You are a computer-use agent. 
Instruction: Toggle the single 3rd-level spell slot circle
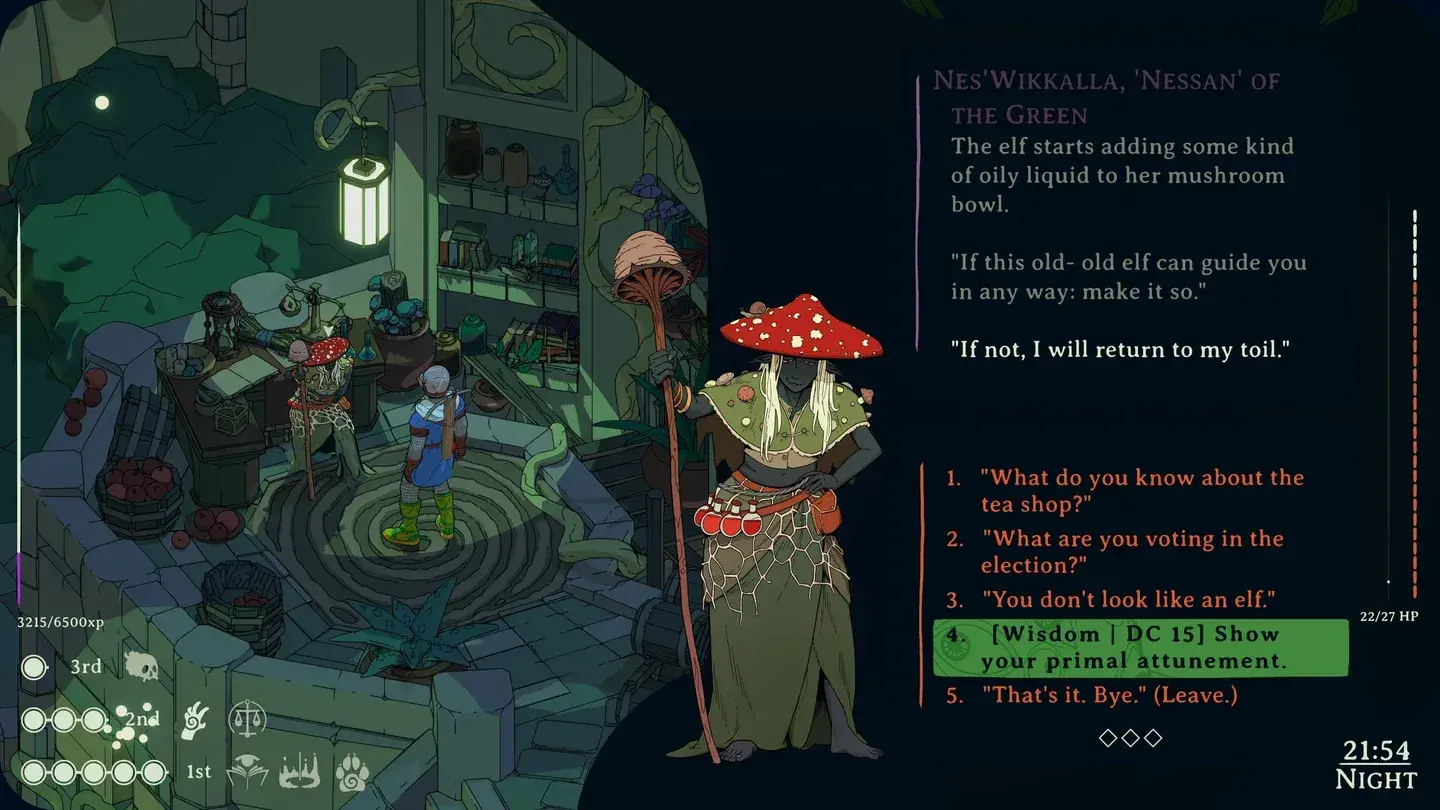[34, 667]
